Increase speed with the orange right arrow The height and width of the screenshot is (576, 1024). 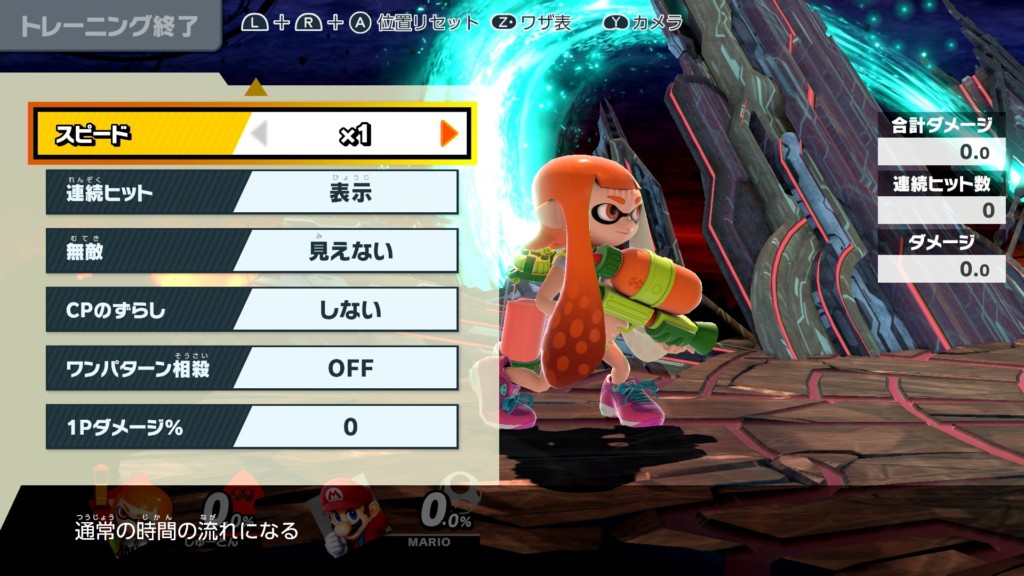tap(448, 133)
